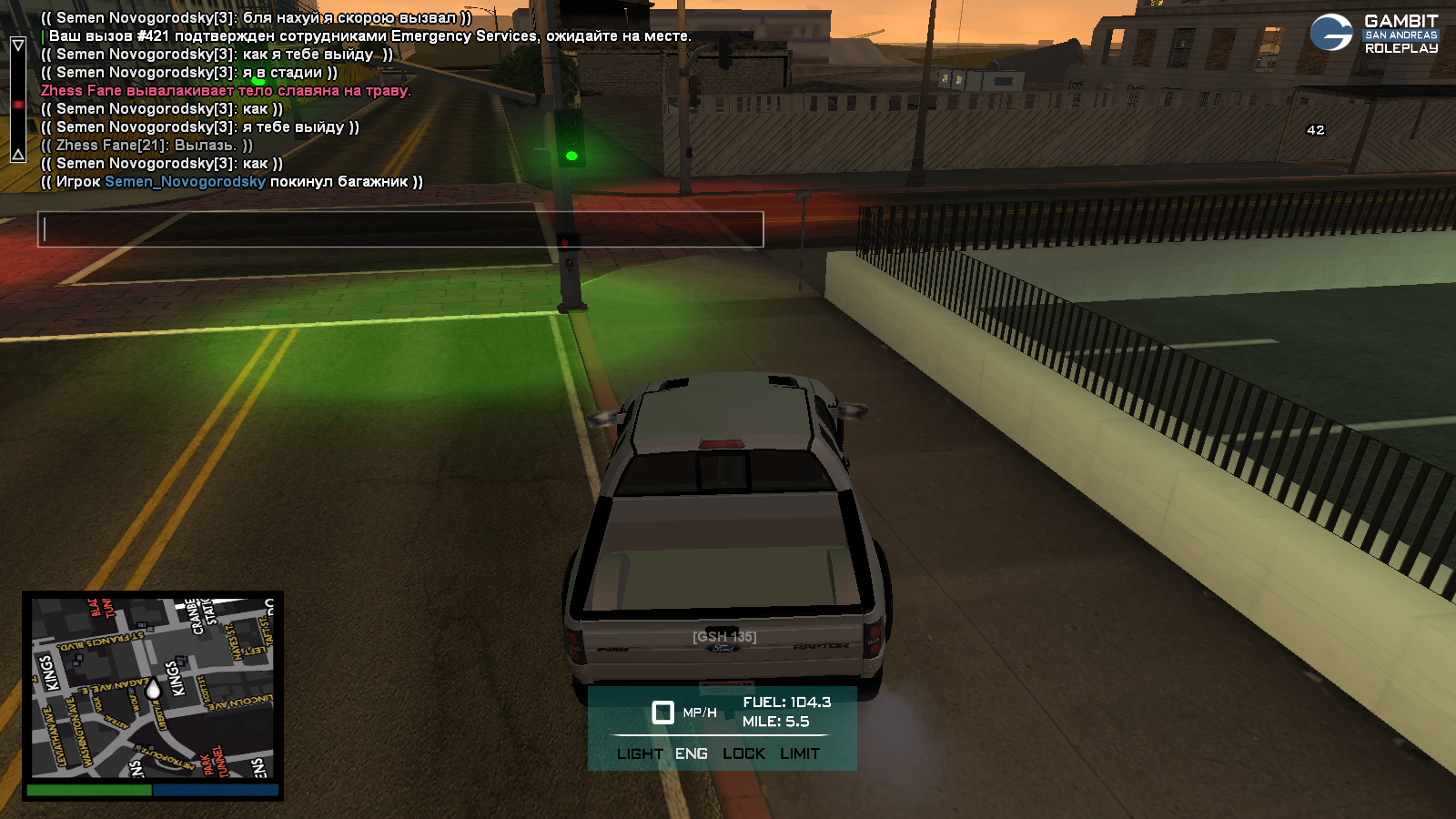Toggle the ENG engine indicator

(691, 753)
